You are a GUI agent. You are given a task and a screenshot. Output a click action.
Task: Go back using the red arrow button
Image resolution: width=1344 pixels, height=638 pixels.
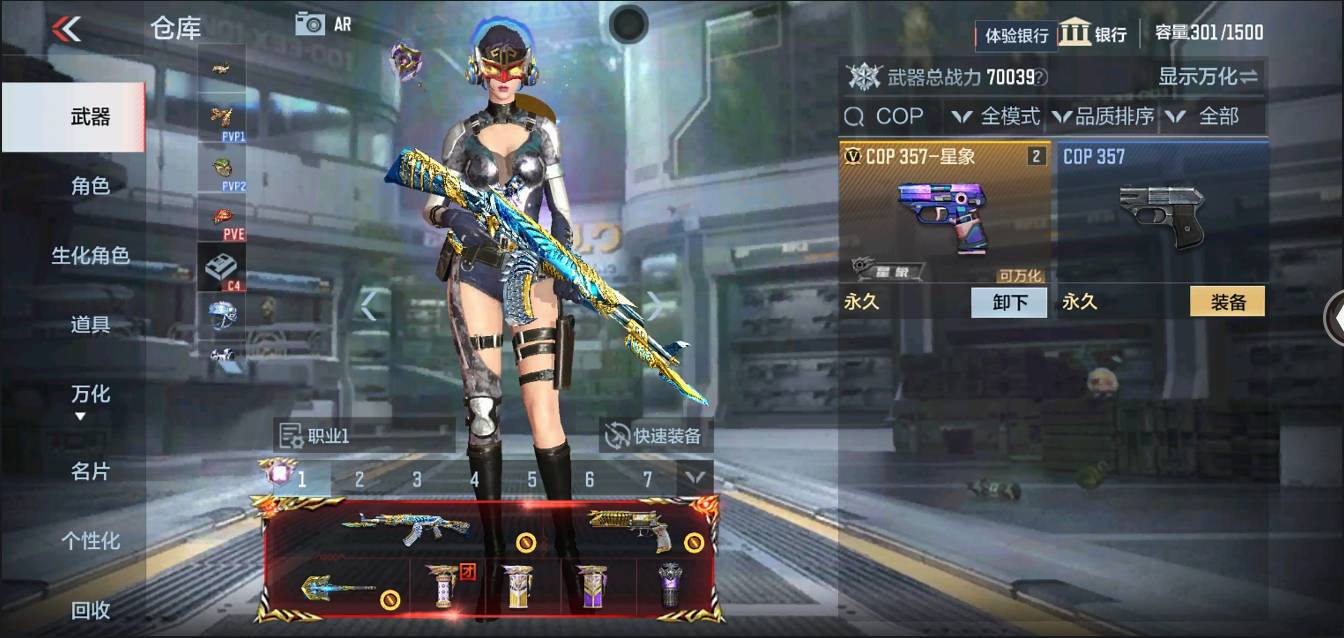click(x=67, y=28)
